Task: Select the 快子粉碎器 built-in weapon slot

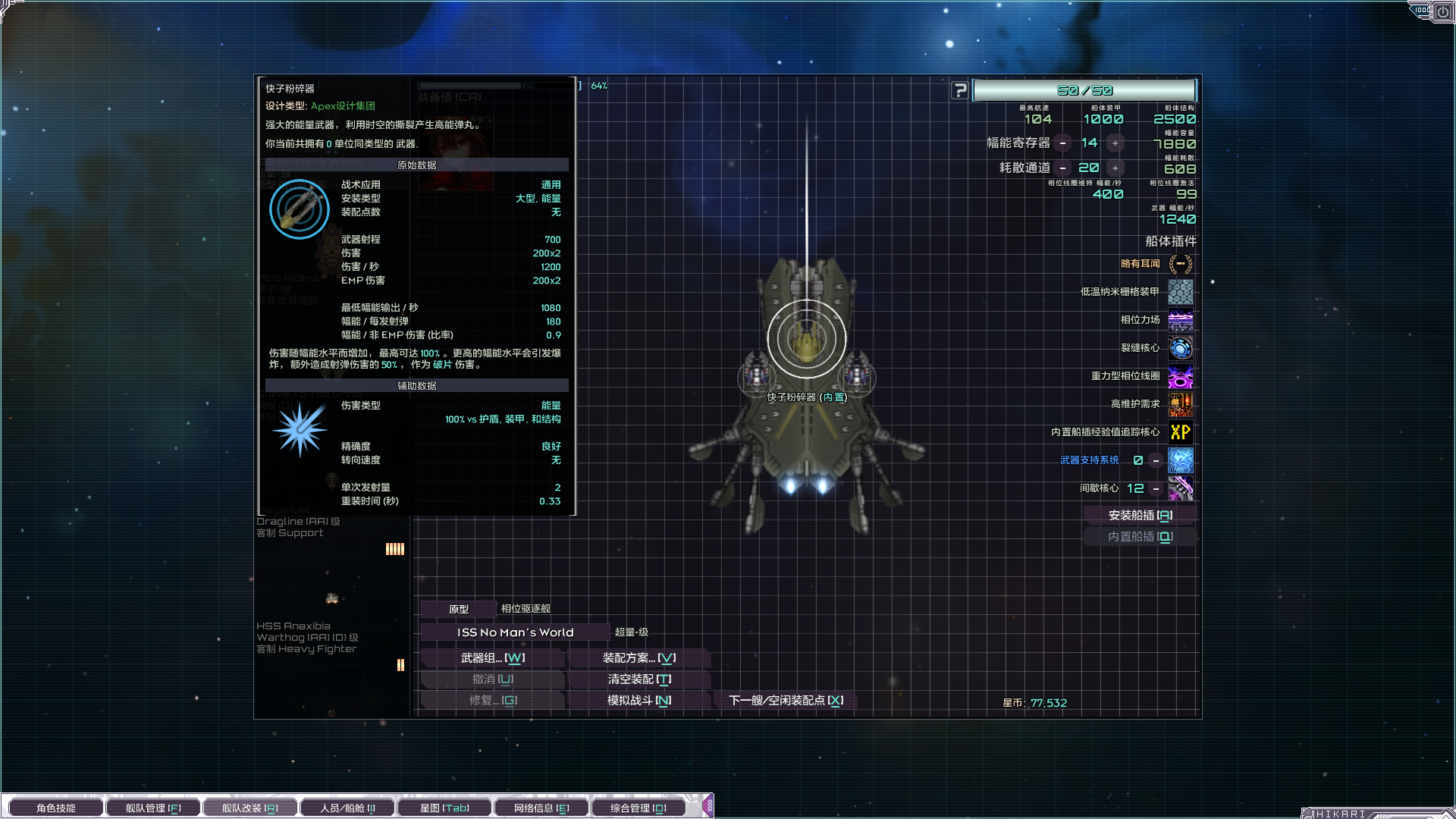Action: pyautogui.click(x=806, y=340)
